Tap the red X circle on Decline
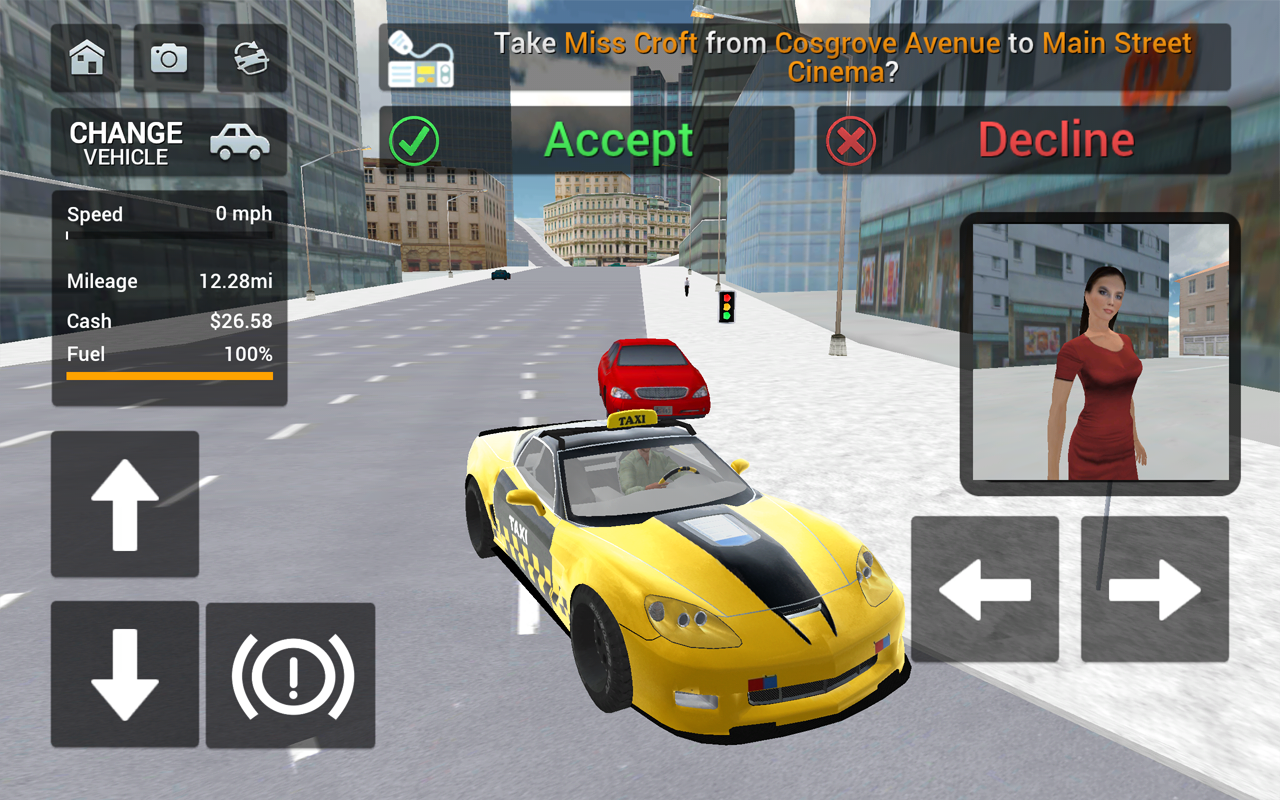 click(x=851, y=140)
